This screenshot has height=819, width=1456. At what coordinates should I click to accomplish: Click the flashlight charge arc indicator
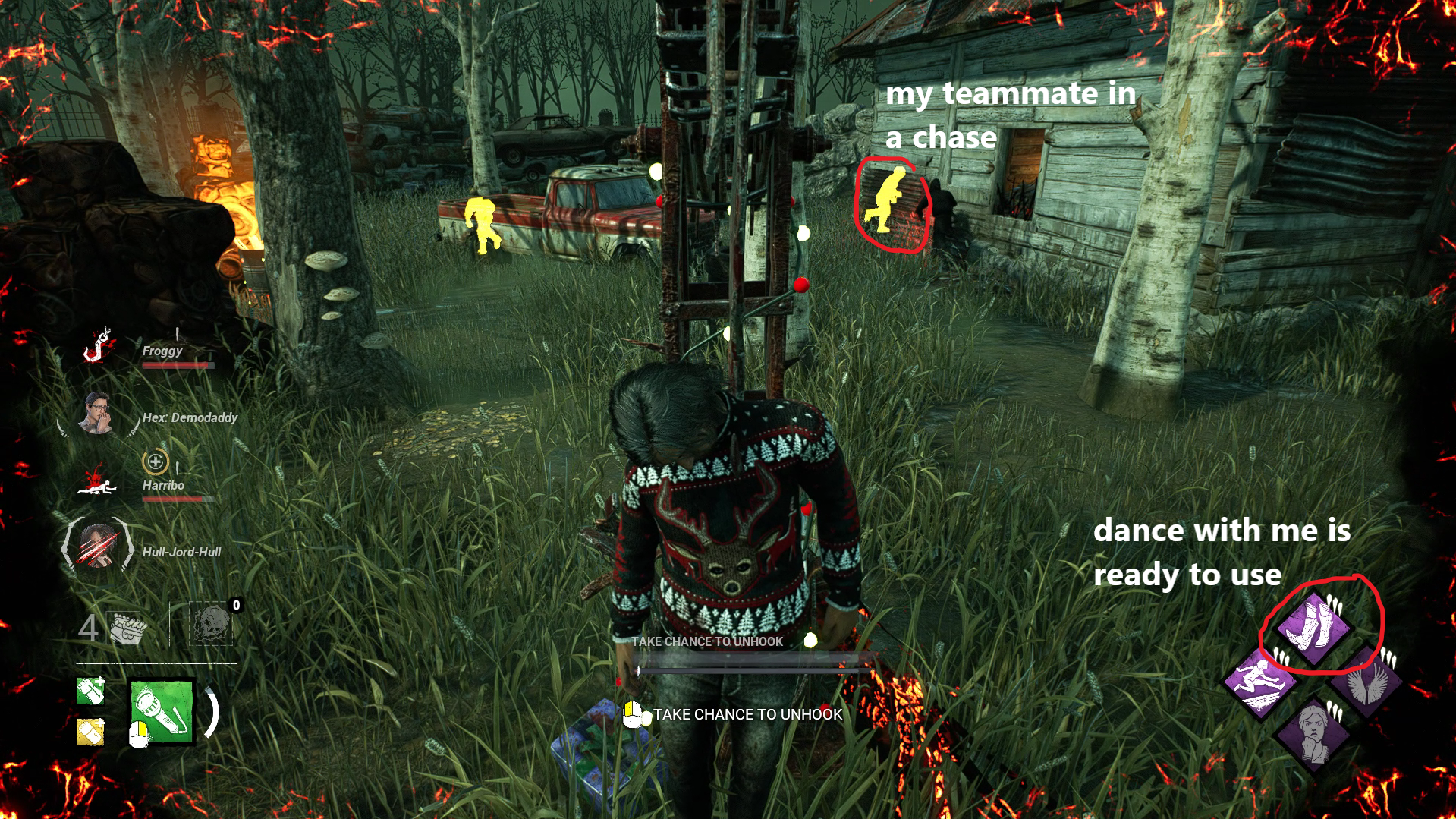pyautogui.click(x=212, y=713)
